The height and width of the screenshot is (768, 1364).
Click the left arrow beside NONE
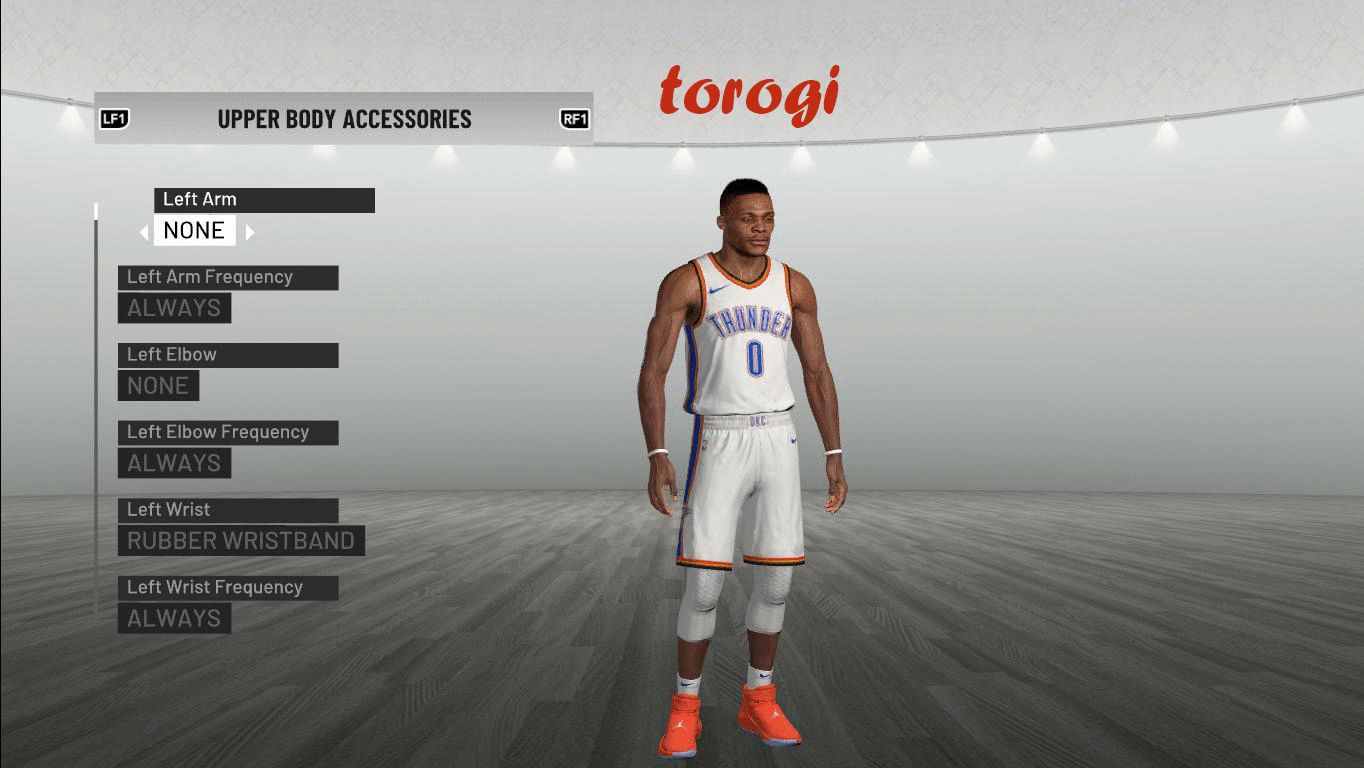coord(144,232)
